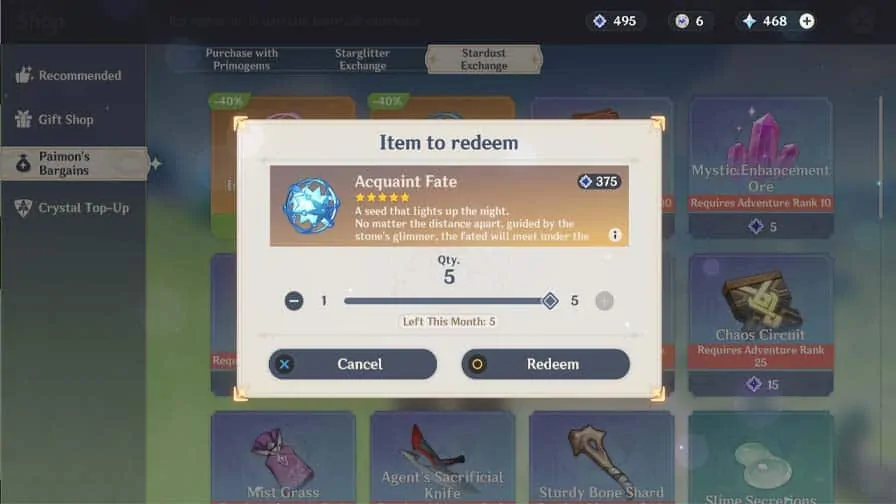Switch to the Starglitter Exchange tab

363,59
